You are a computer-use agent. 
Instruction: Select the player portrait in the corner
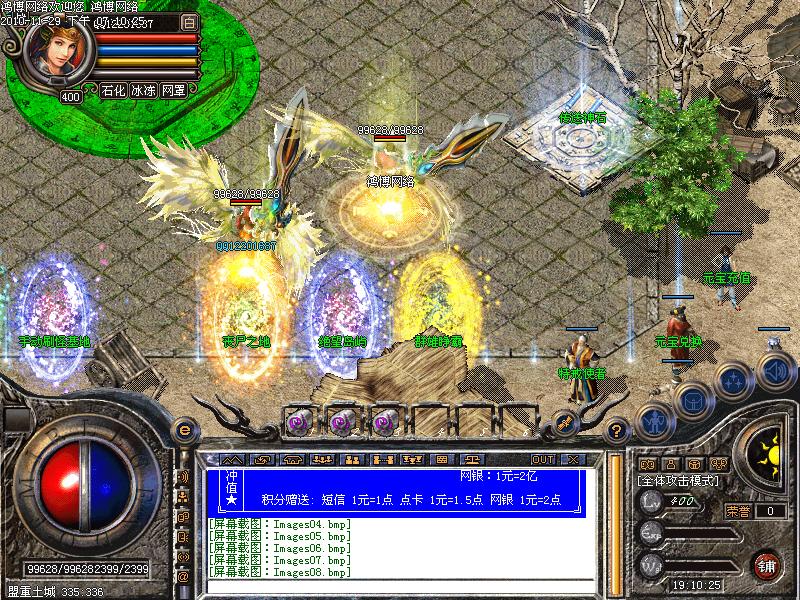[x=56, y=52]
